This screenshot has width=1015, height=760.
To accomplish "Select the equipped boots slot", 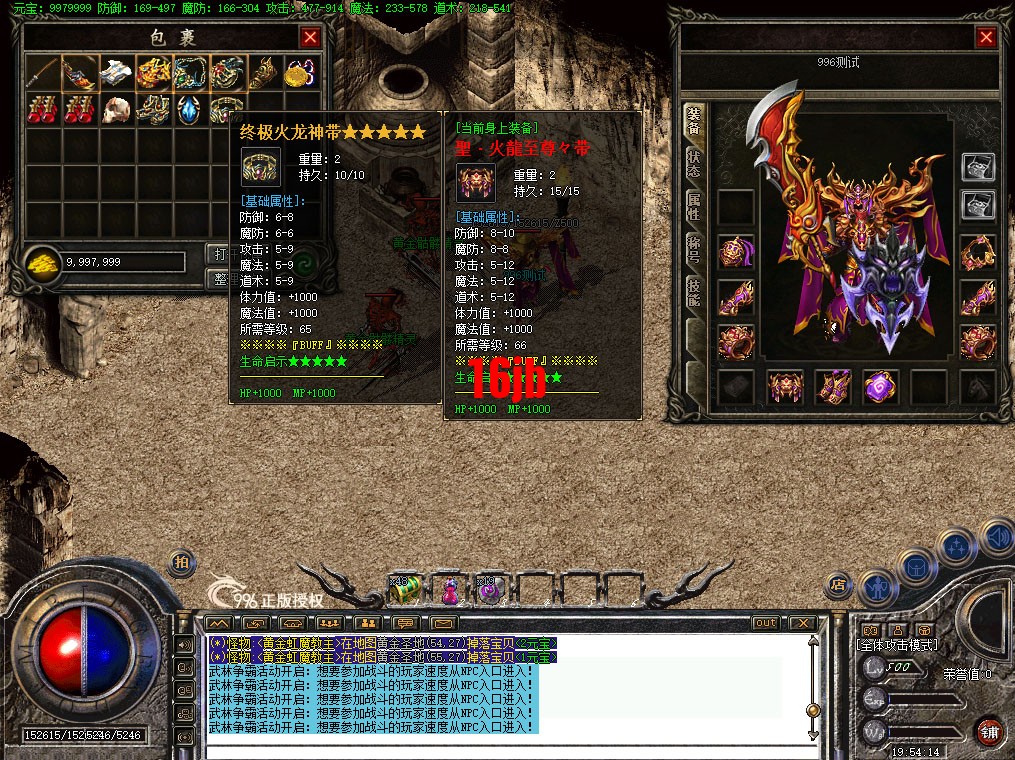I will coord(832,387).
